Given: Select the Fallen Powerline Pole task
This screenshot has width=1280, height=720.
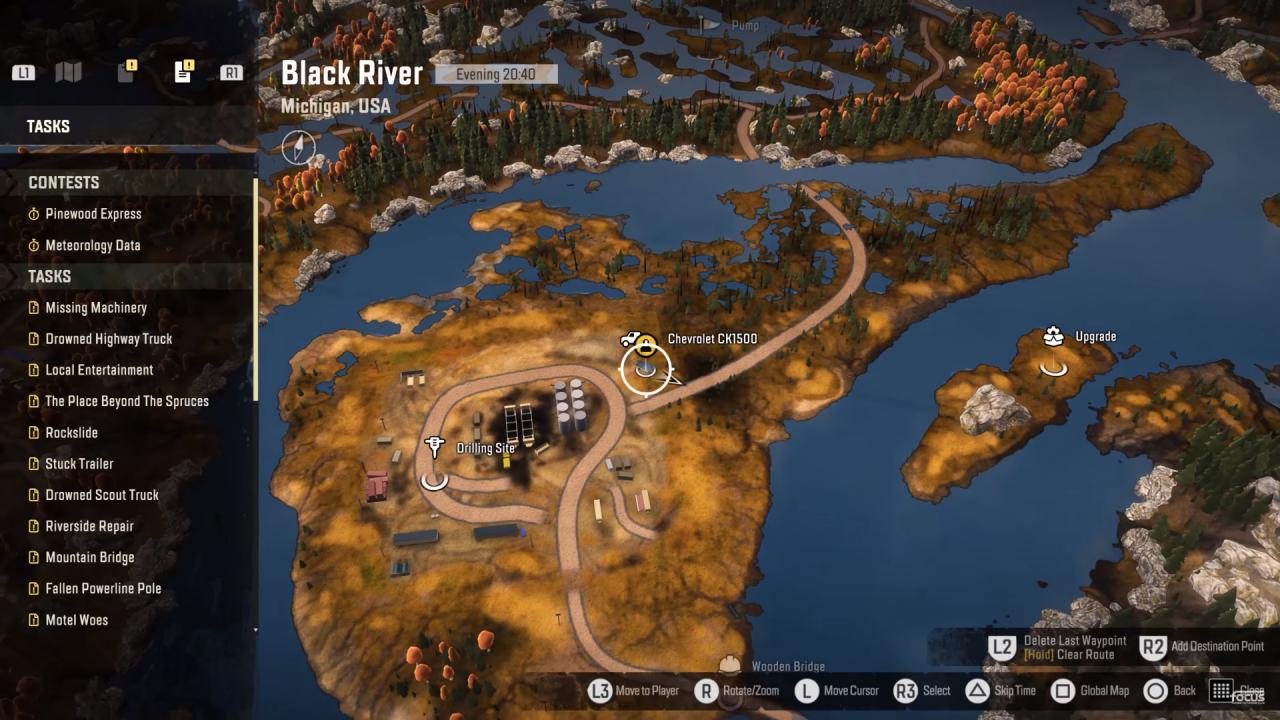Looking at the screenshot, I should [x=103, y=589].
